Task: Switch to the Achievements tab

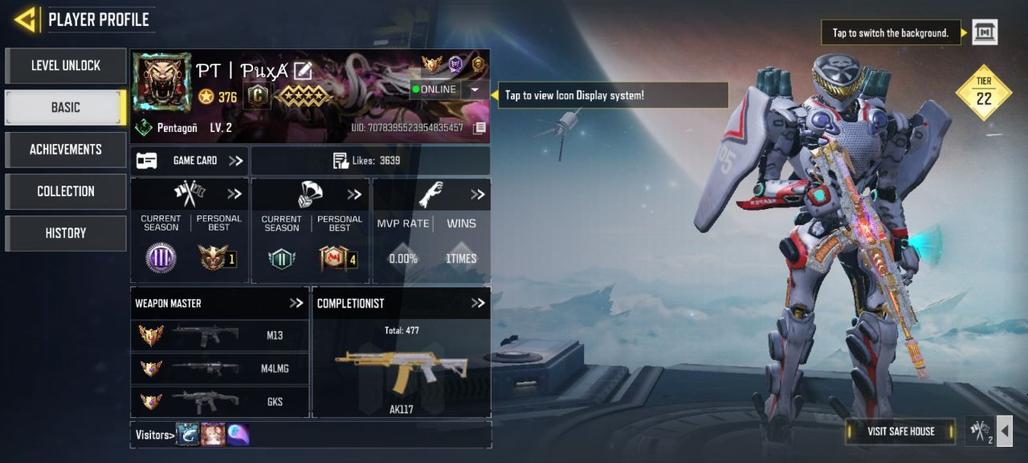Action: (x=66, y=150)
